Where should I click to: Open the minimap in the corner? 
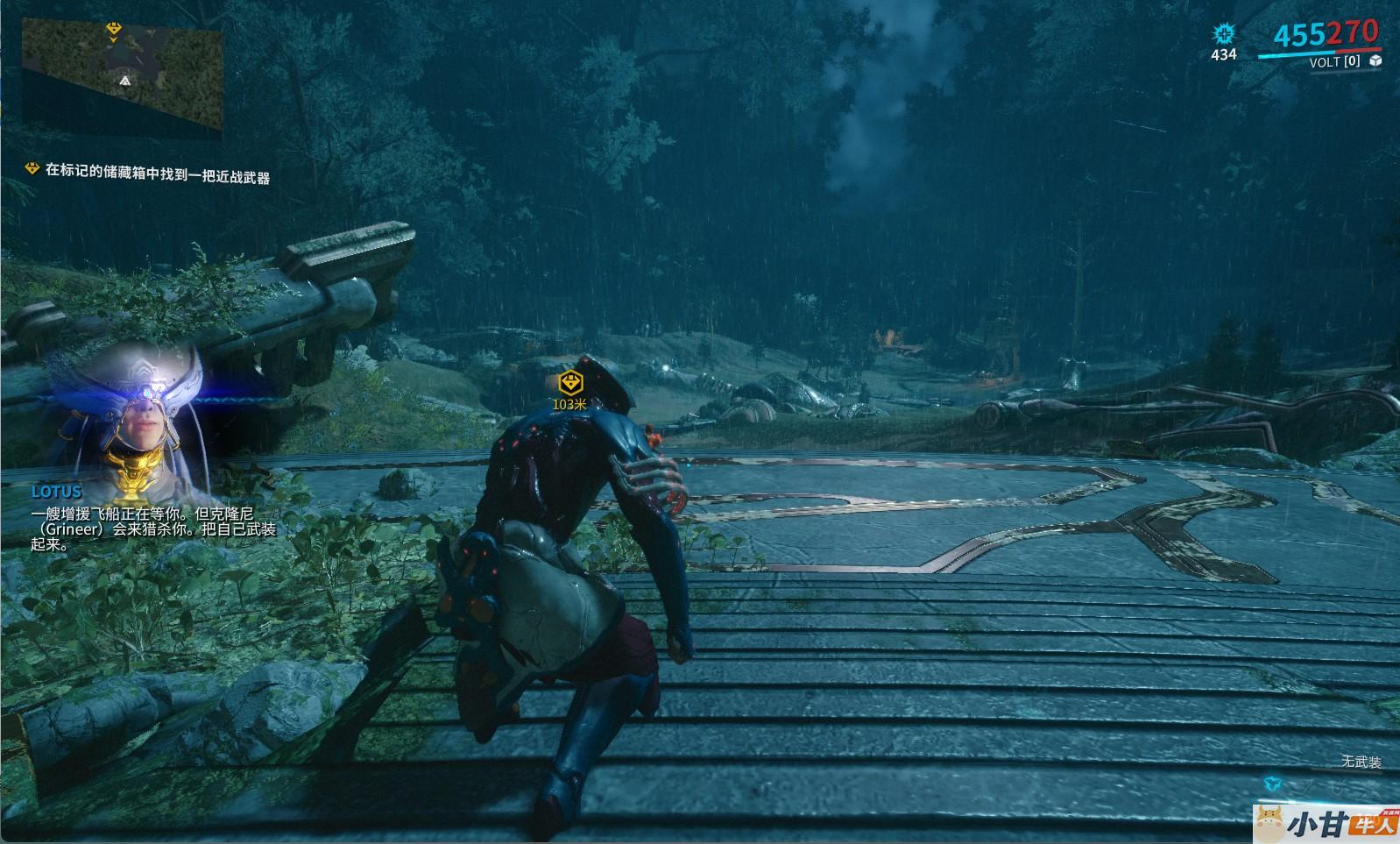click(122, 74)
